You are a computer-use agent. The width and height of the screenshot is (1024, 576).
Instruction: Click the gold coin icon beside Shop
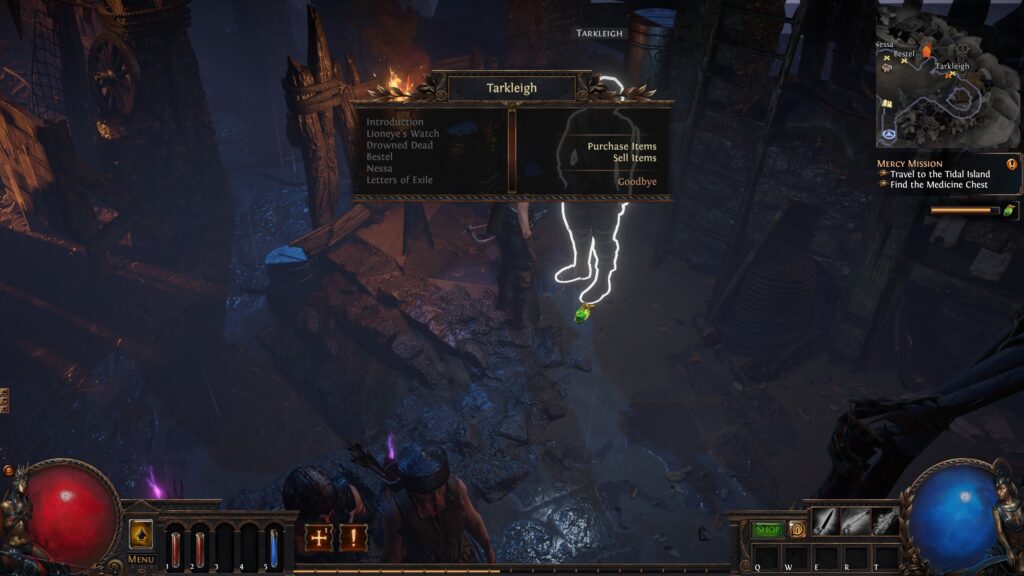pos(797,529)
